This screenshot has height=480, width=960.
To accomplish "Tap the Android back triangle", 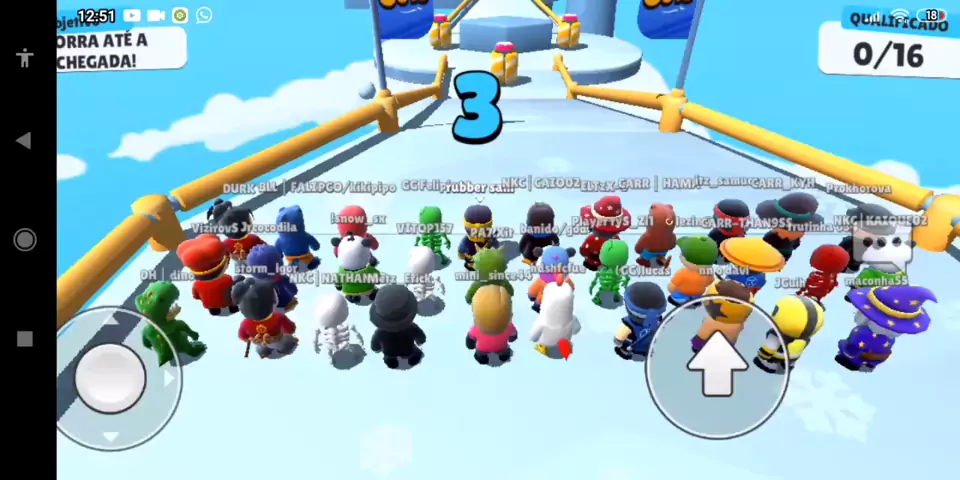I will [25, 141].
